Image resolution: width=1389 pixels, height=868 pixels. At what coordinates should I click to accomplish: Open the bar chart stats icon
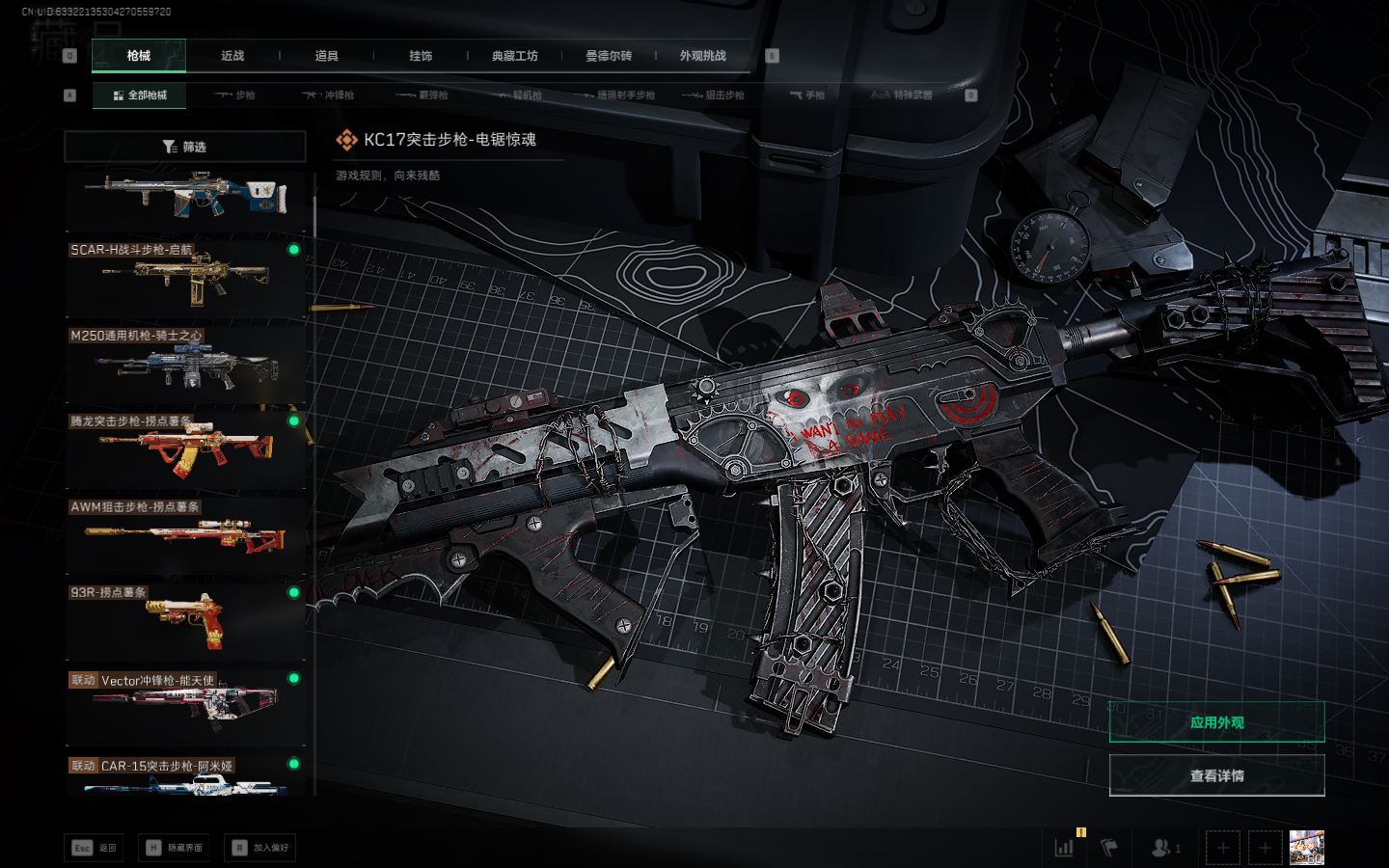[1065, 848]
